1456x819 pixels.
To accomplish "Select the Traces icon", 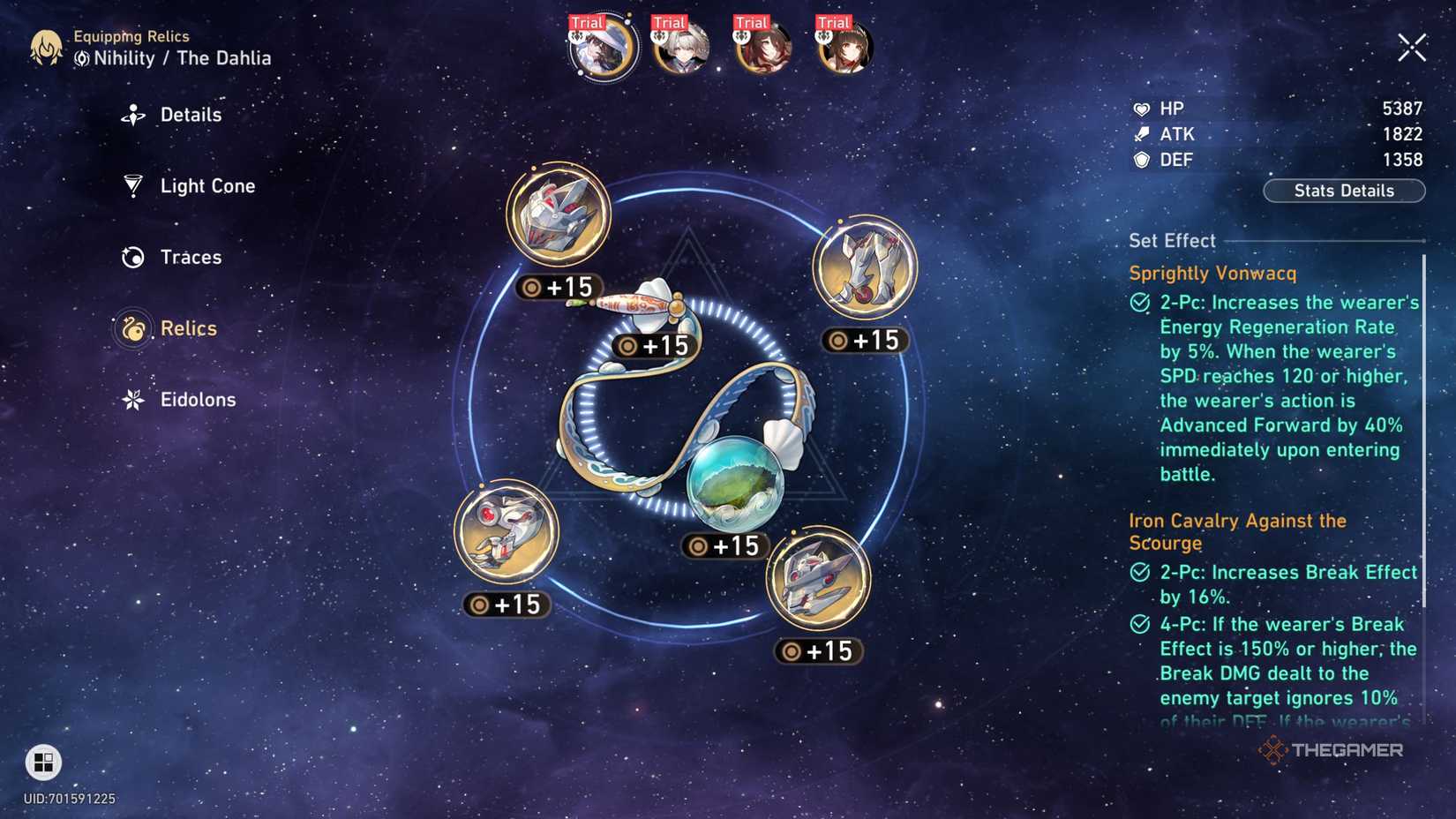I will click(132, 257).
